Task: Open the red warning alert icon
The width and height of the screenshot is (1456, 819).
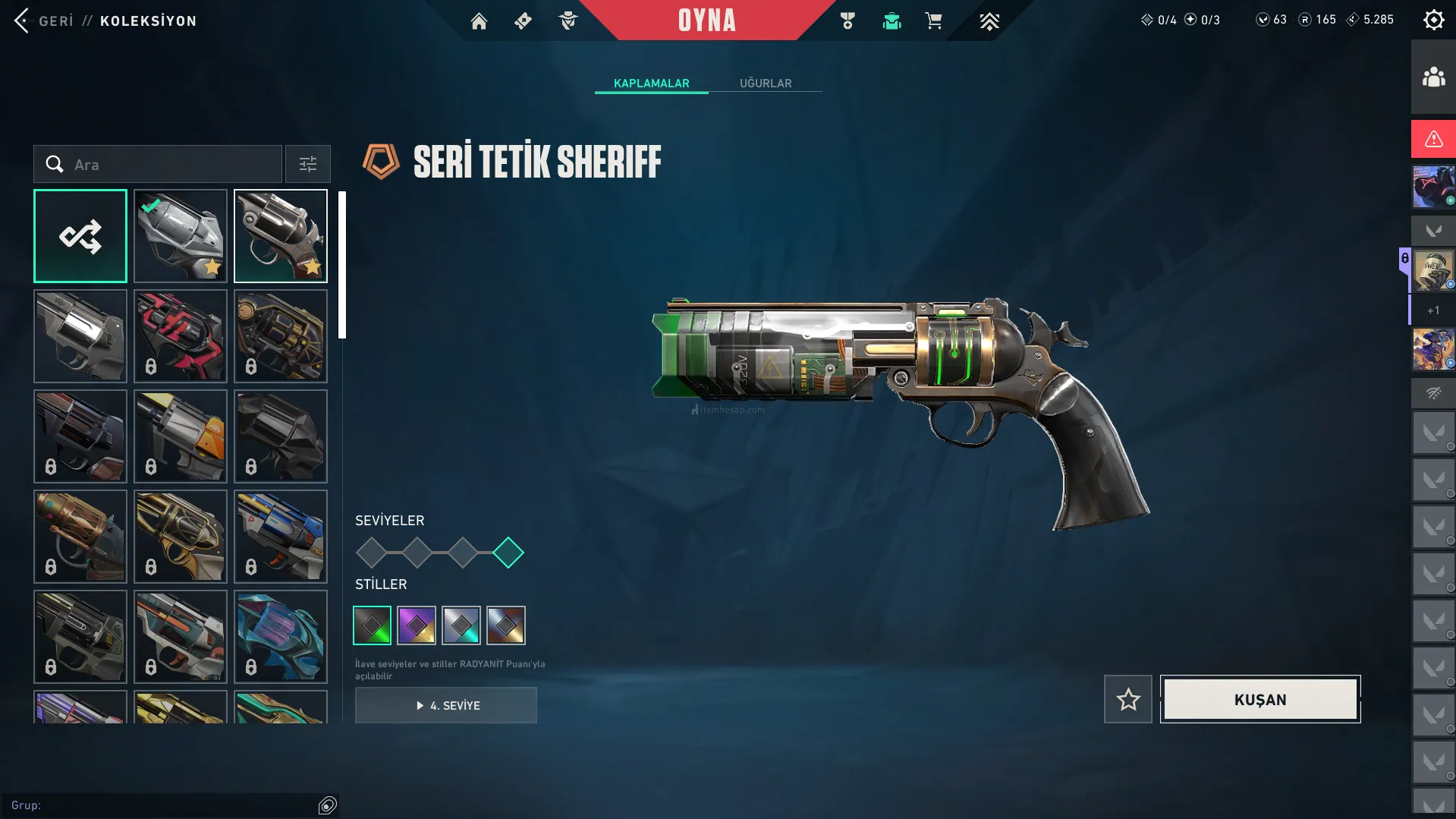Action: [x=1433, y=139]
